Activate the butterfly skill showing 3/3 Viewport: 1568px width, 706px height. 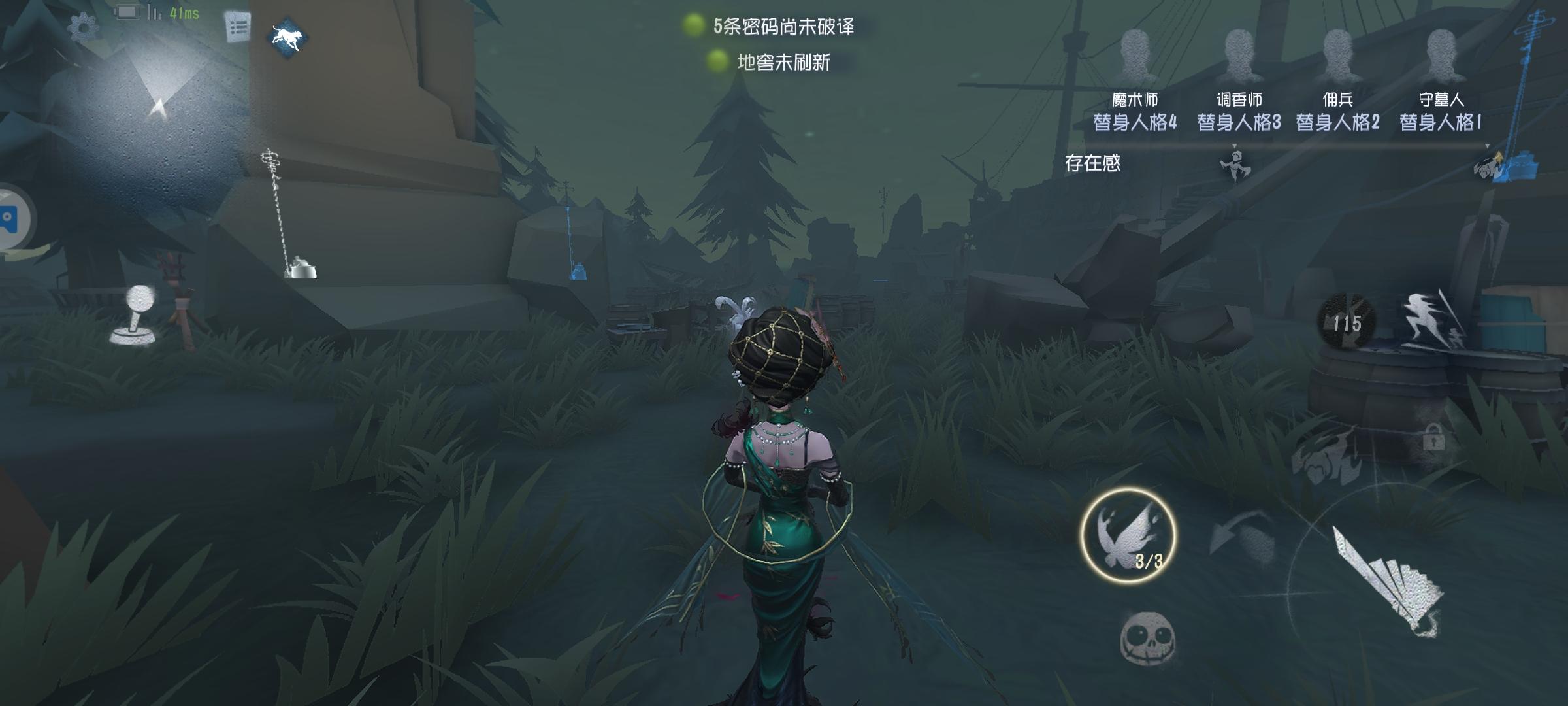[1128, 536]
